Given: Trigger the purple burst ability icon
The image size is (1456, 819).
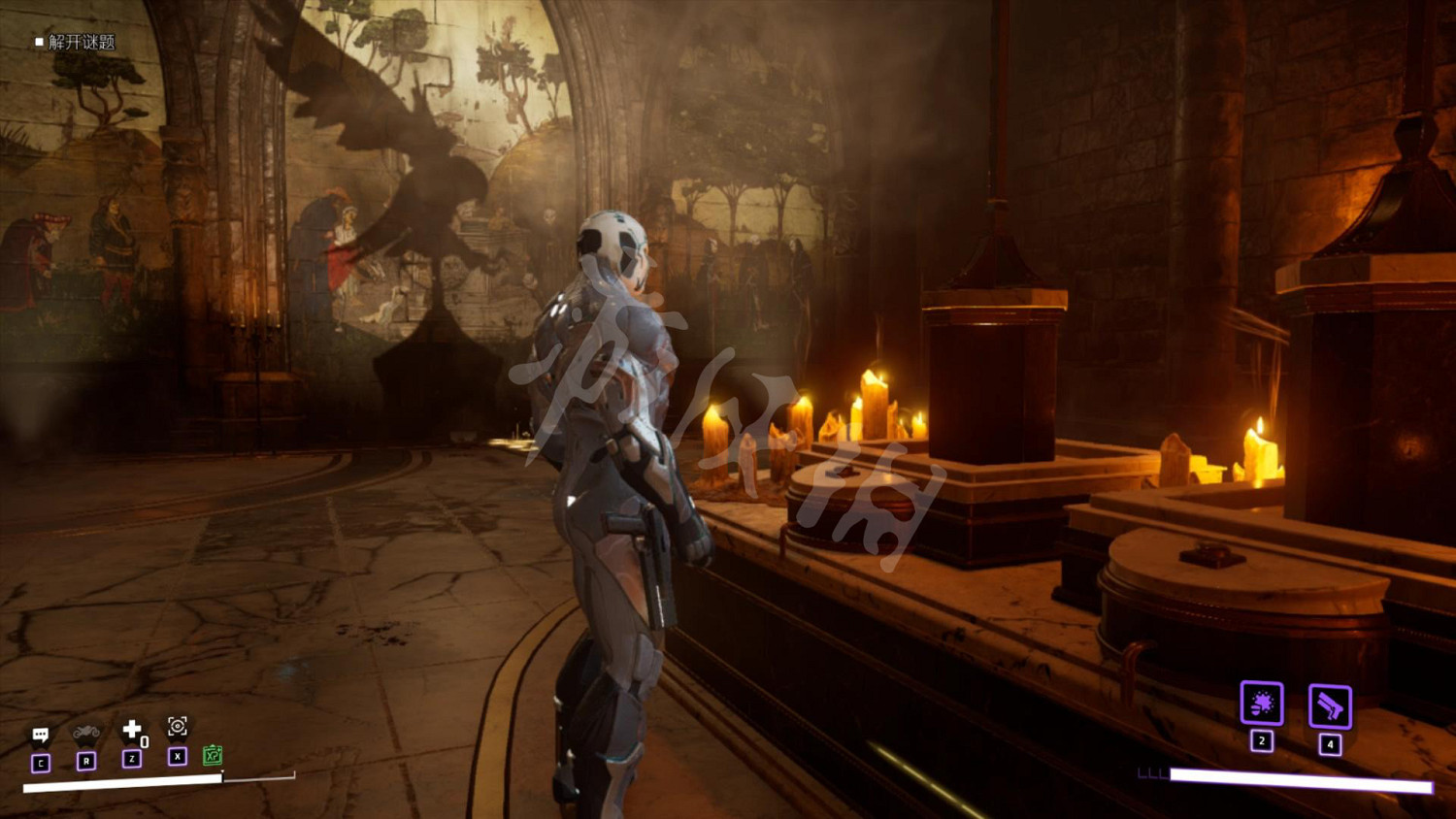Looking at the screenshot, I should click(1262, 704).
